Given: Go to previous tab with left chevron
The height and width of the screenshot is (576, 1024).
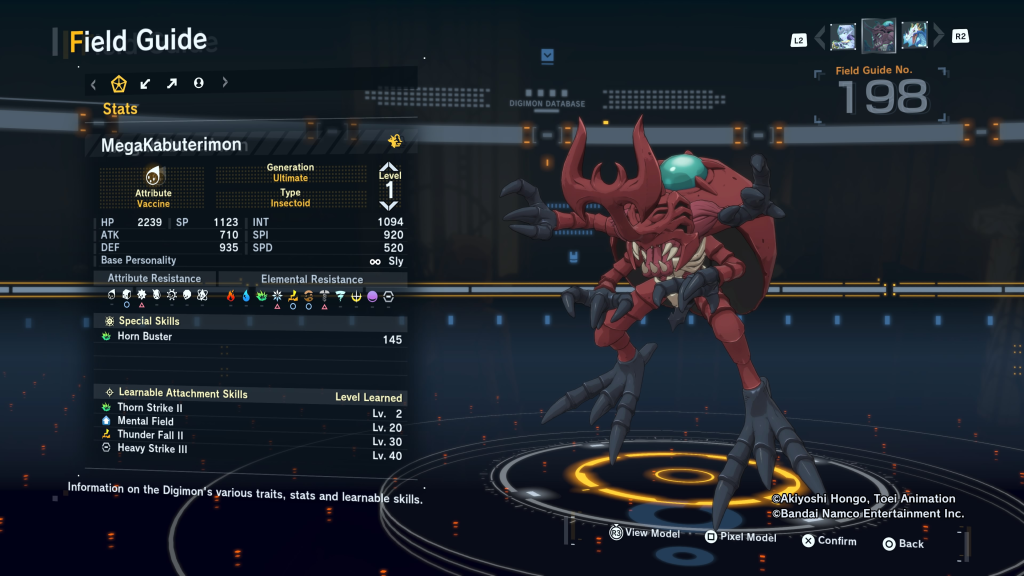Looking at the screenshot, I should tap(93, 84).
